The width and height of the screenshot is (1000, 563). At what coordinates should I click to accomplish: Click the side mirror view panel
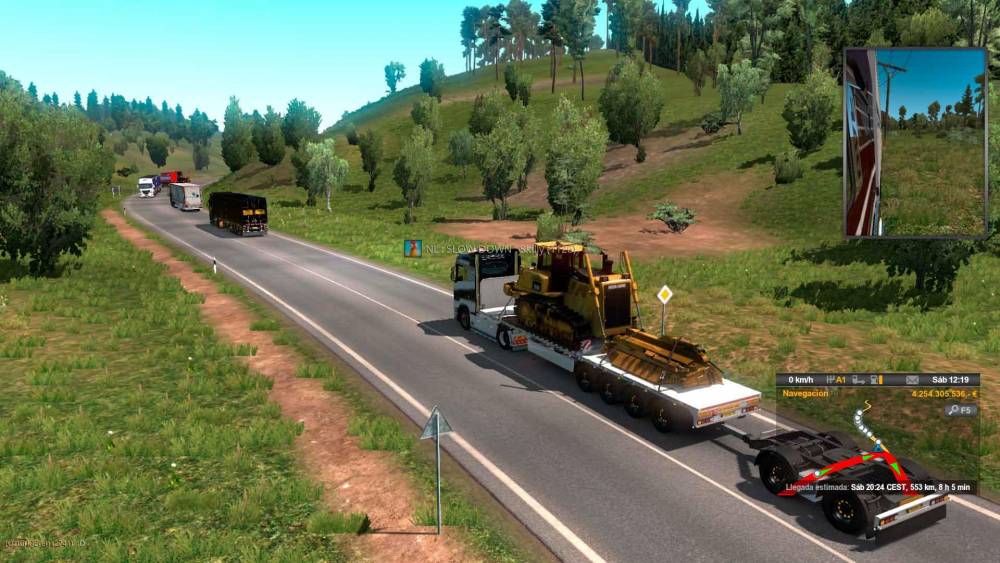click(x=915, y=142)
